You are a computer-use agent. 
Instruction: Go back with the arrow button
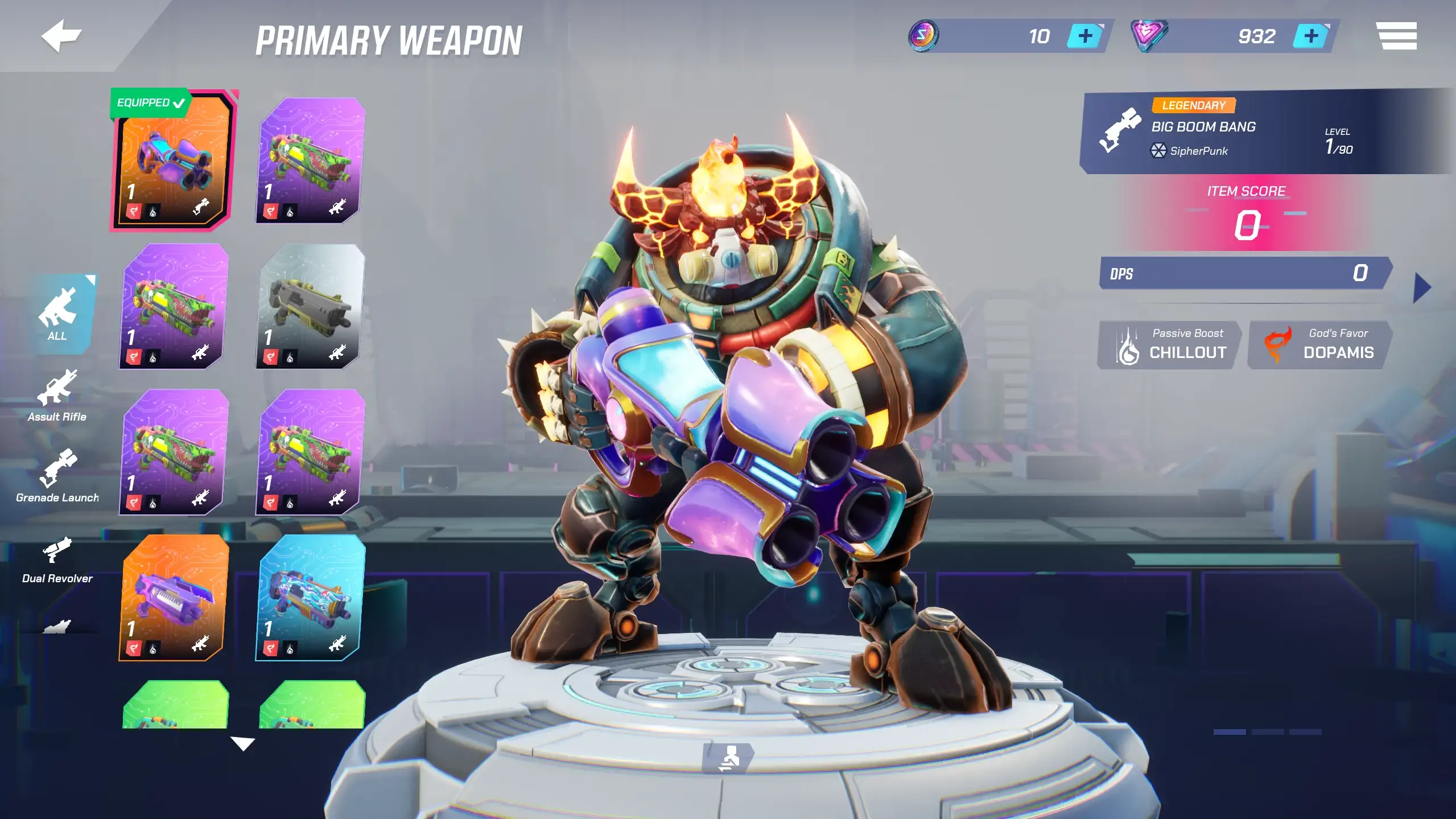pos(61,36)
